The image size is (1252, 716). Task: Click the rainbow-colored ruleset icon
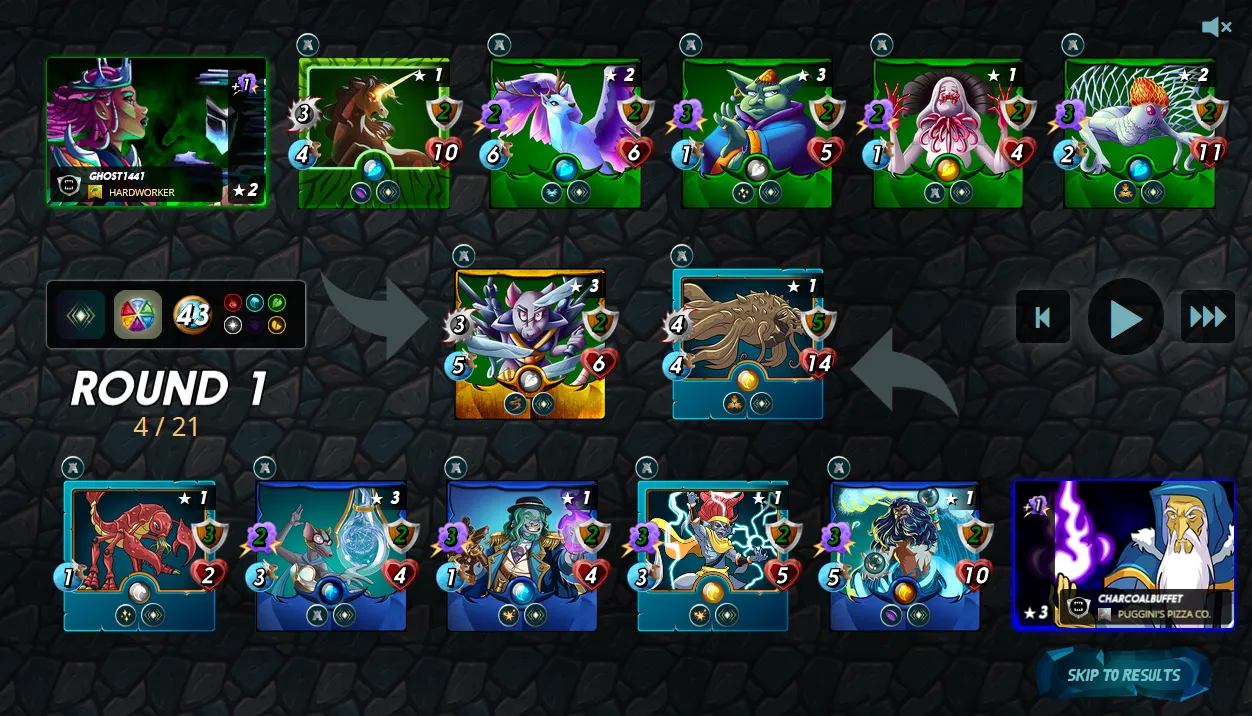(x=137, y=315)
